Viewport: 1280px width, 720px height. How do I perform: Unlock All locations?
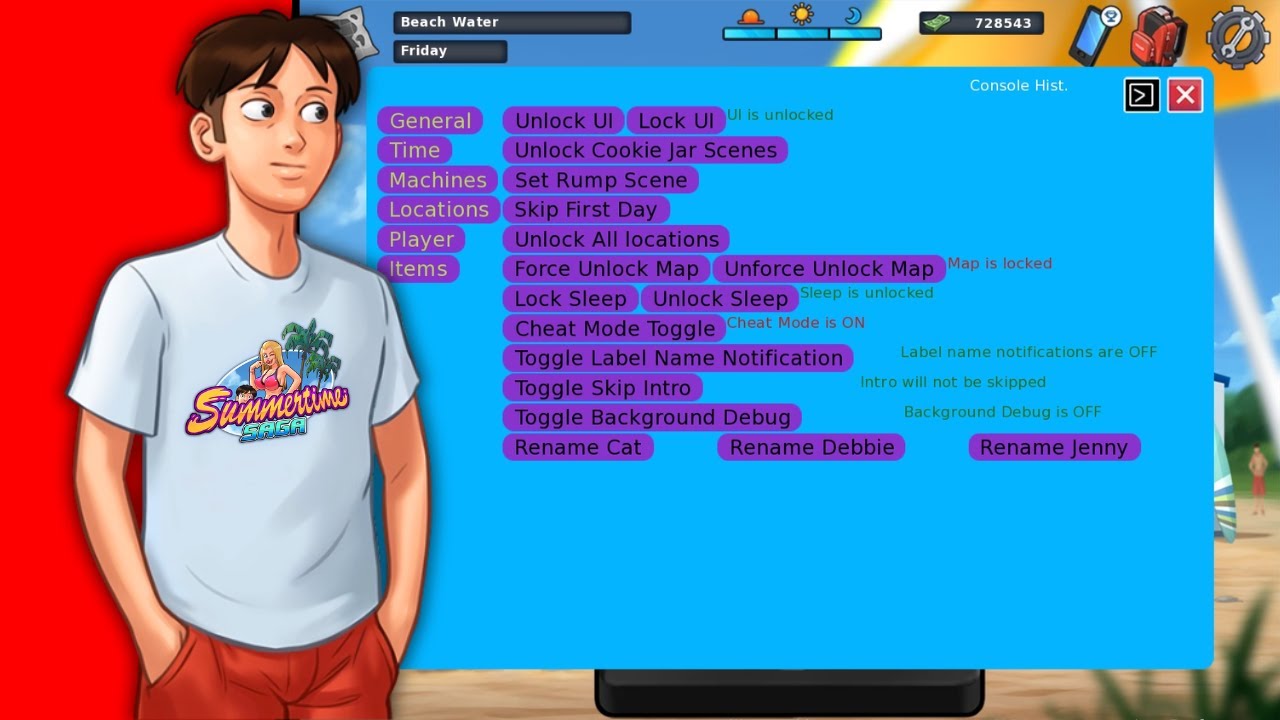point(616,239)
